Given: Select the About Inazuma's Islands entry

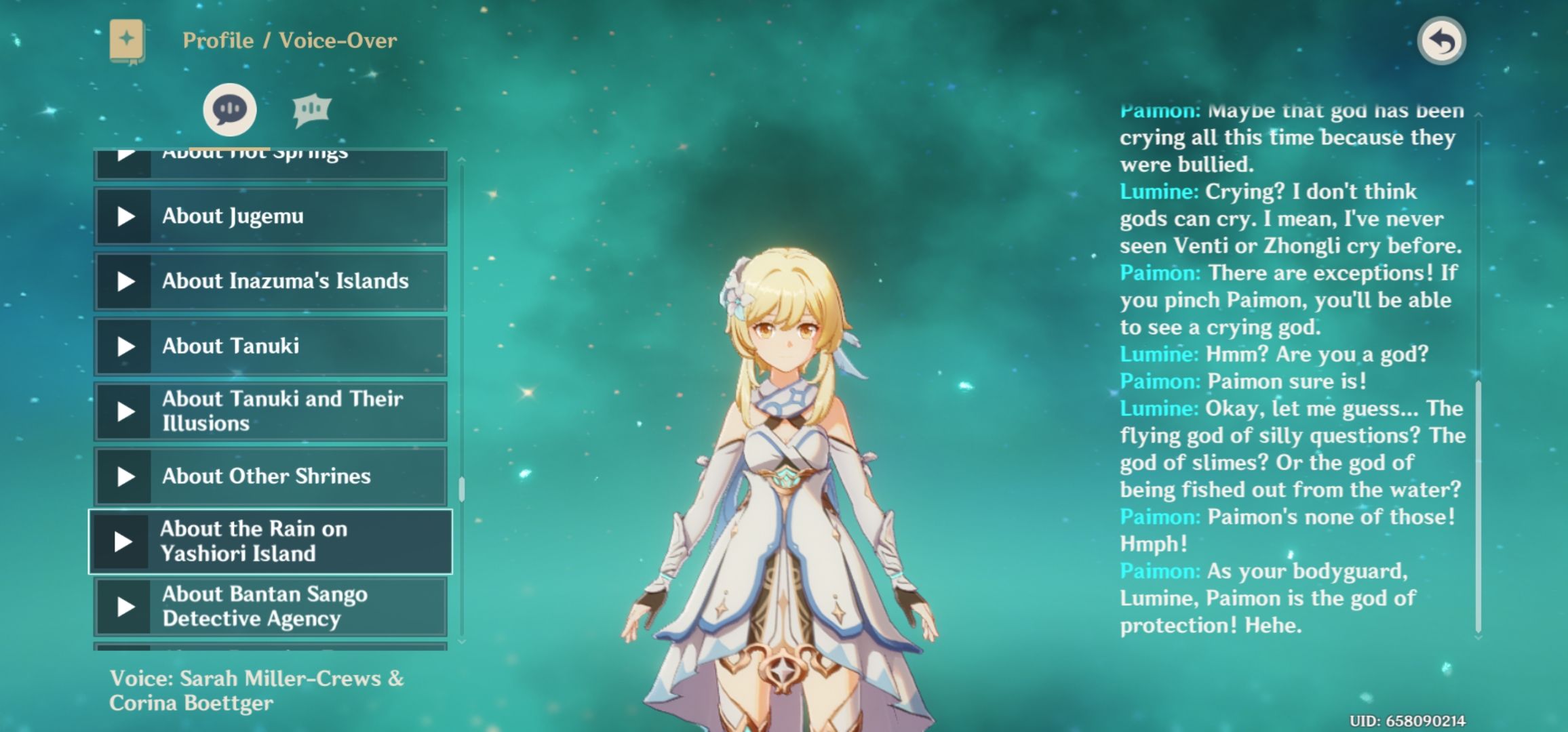Looking at the screenshot, I should 285,281.
